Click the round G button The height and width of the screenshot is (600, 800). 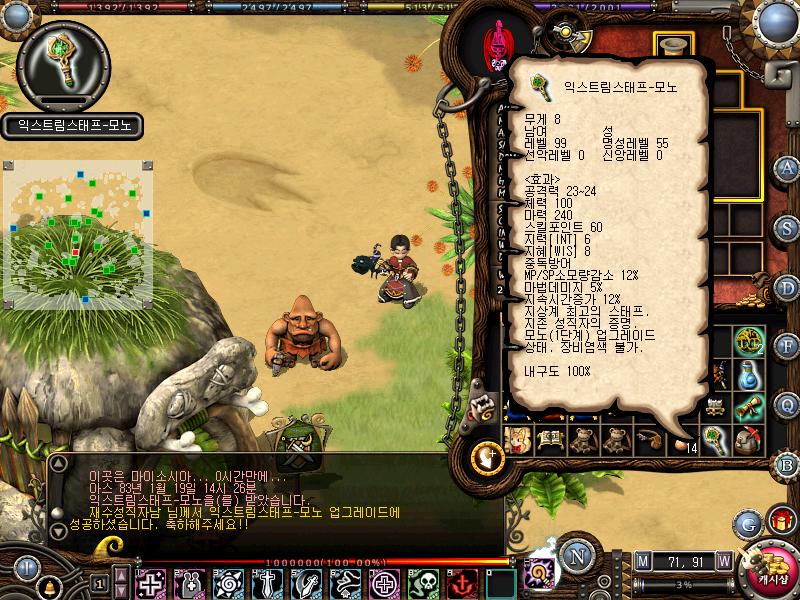pyautogui.click(x=747, y=523)
